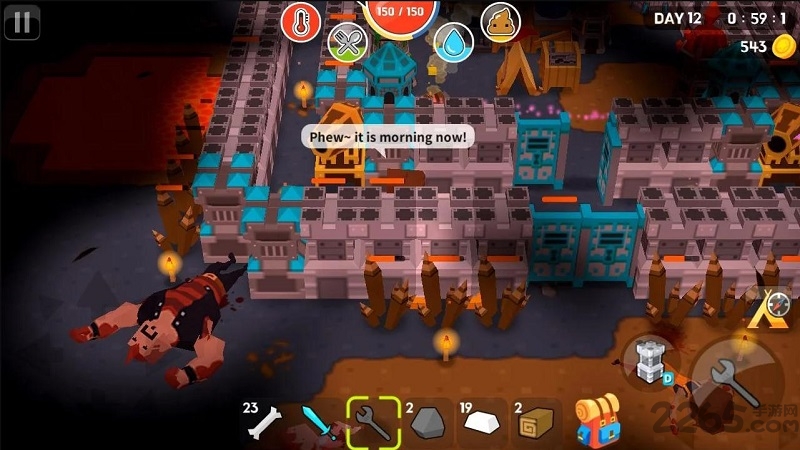The image size is (800, 450).
Task: Select the bone stack in the hotbar
Action: tap(262, 424)
